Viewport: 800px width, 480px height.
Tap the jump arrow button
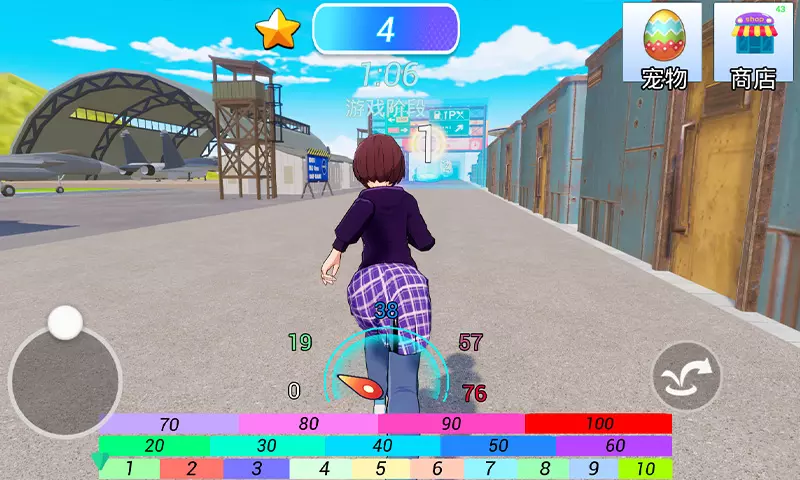[x=687, y=376]
